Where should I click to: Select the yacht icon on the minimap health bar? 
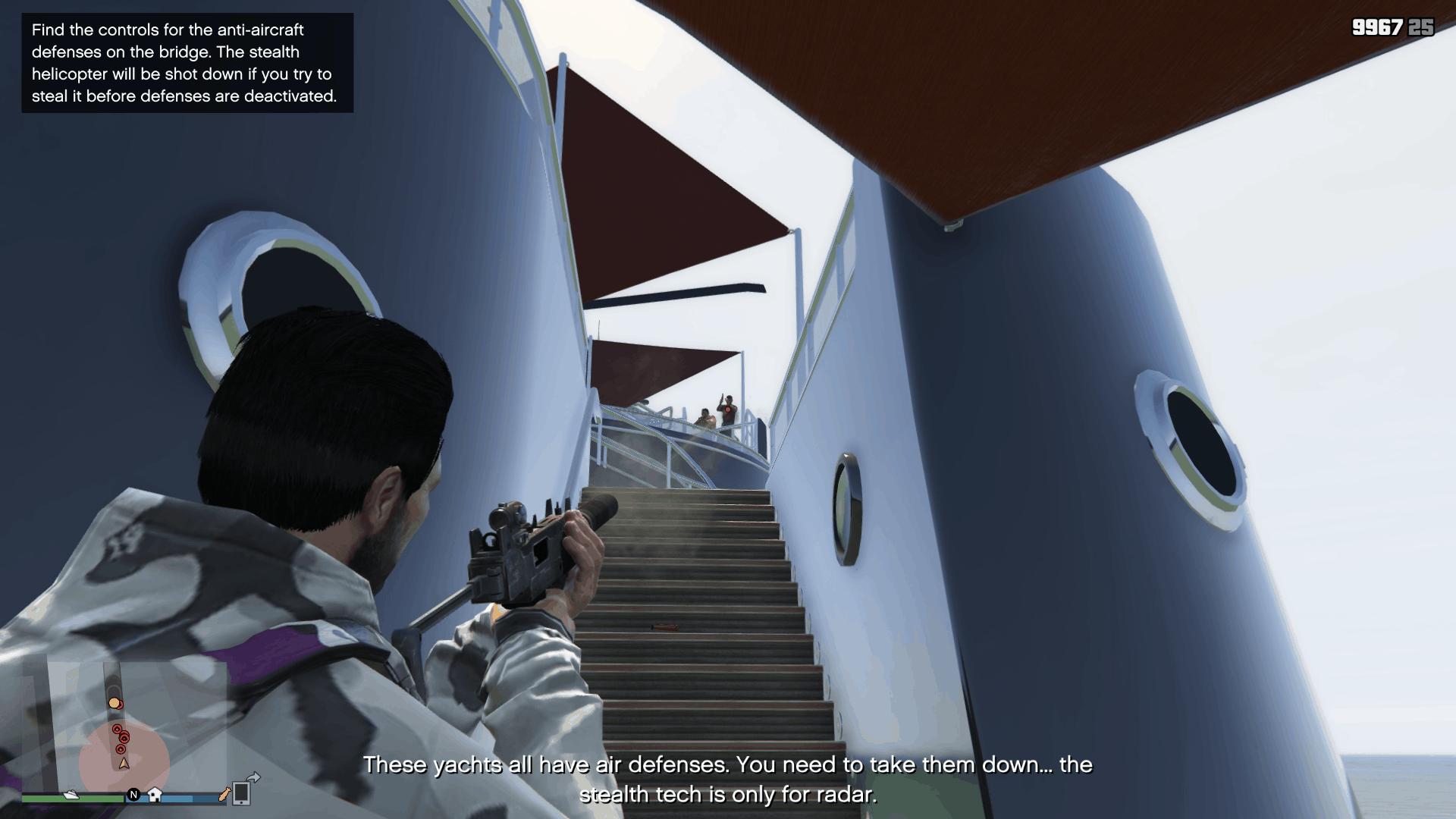point(71,795)
